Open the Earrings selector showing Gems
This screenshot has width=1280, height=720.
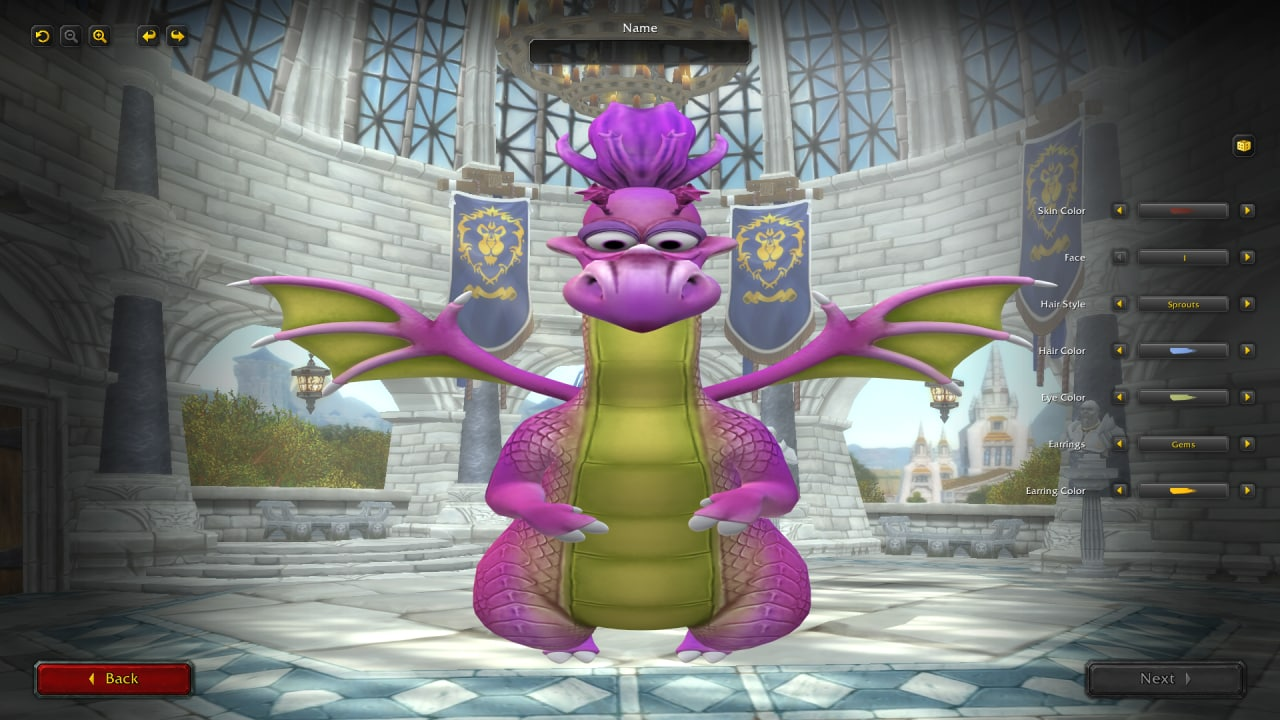coord(1183,444)
